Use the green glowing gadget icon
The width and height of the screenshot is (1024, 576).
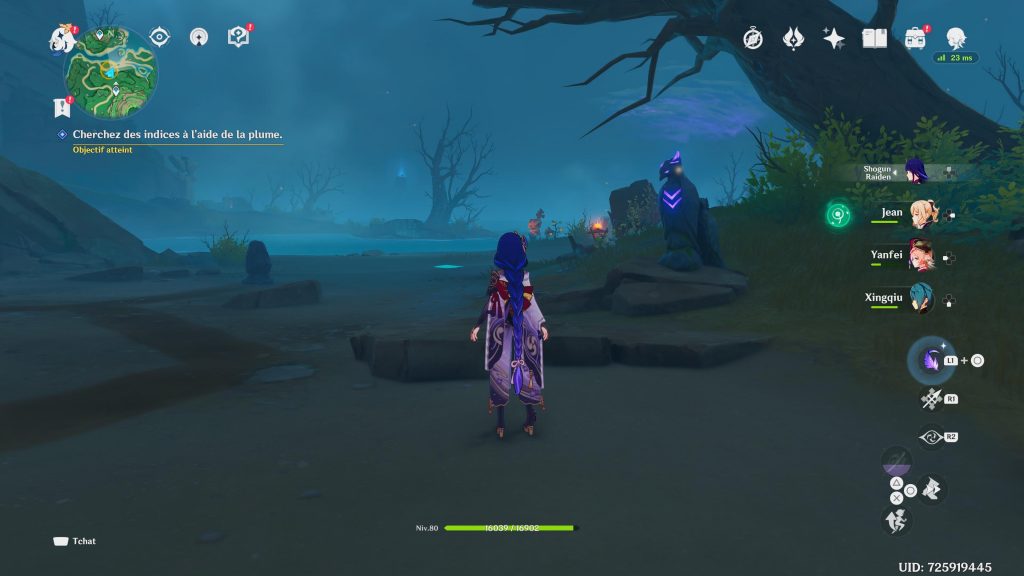pos(838,214)
